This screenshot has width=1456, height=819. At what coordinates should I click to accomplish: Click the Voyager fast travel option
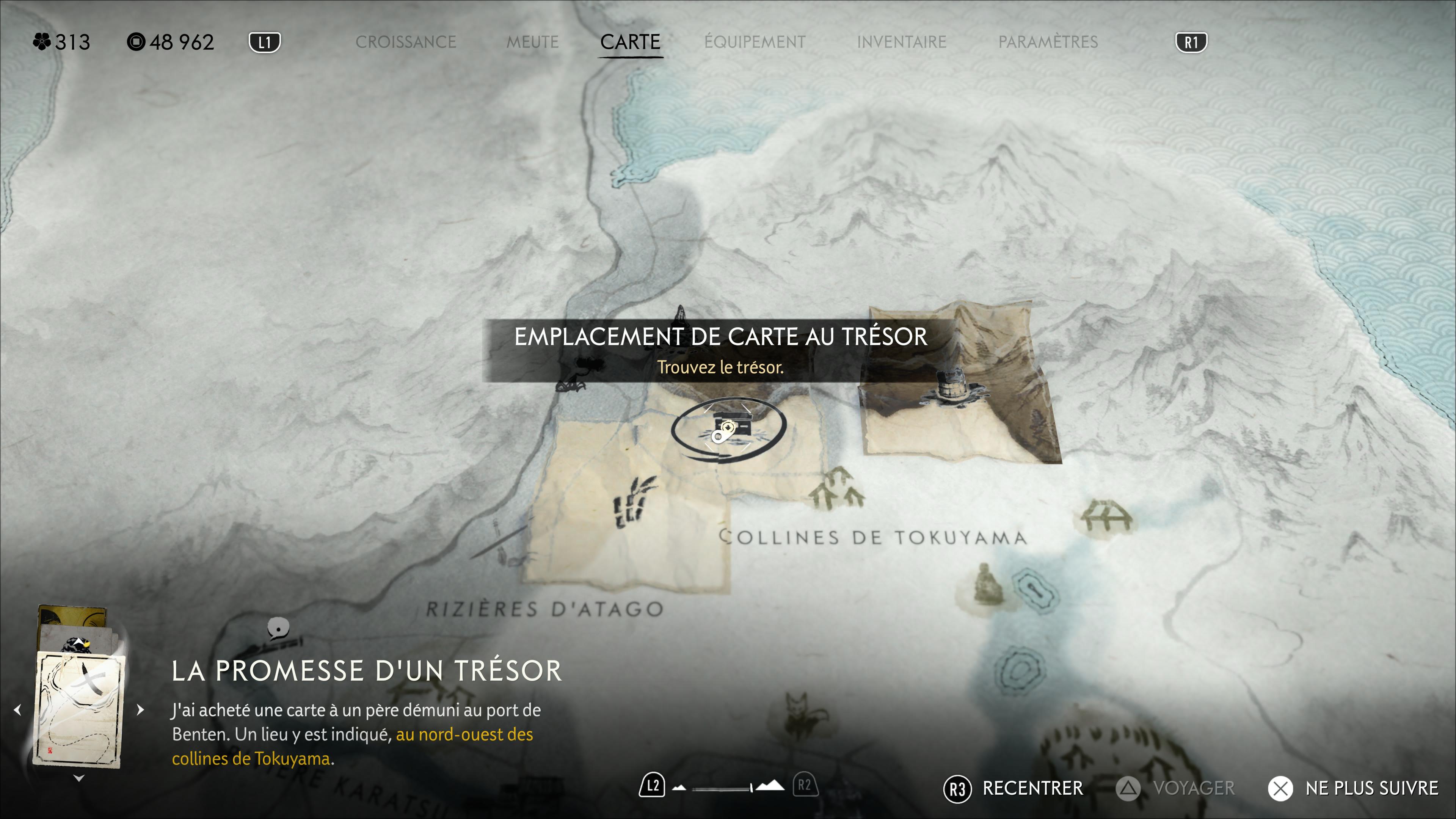1193,788
